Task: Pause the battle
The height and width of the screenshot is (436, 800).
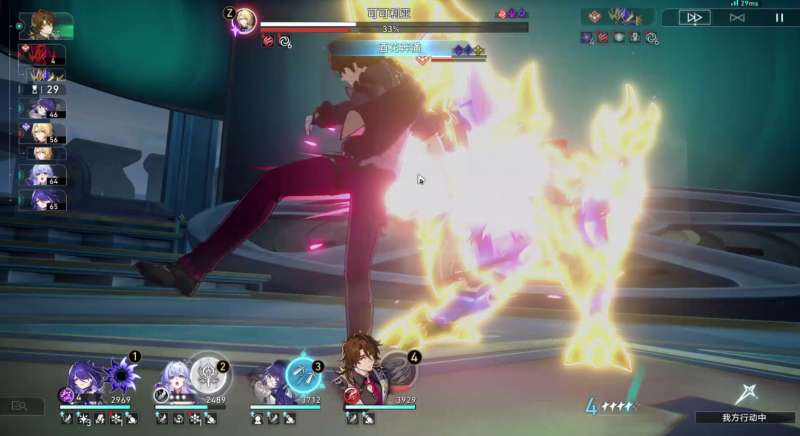Action: [779, 17]
